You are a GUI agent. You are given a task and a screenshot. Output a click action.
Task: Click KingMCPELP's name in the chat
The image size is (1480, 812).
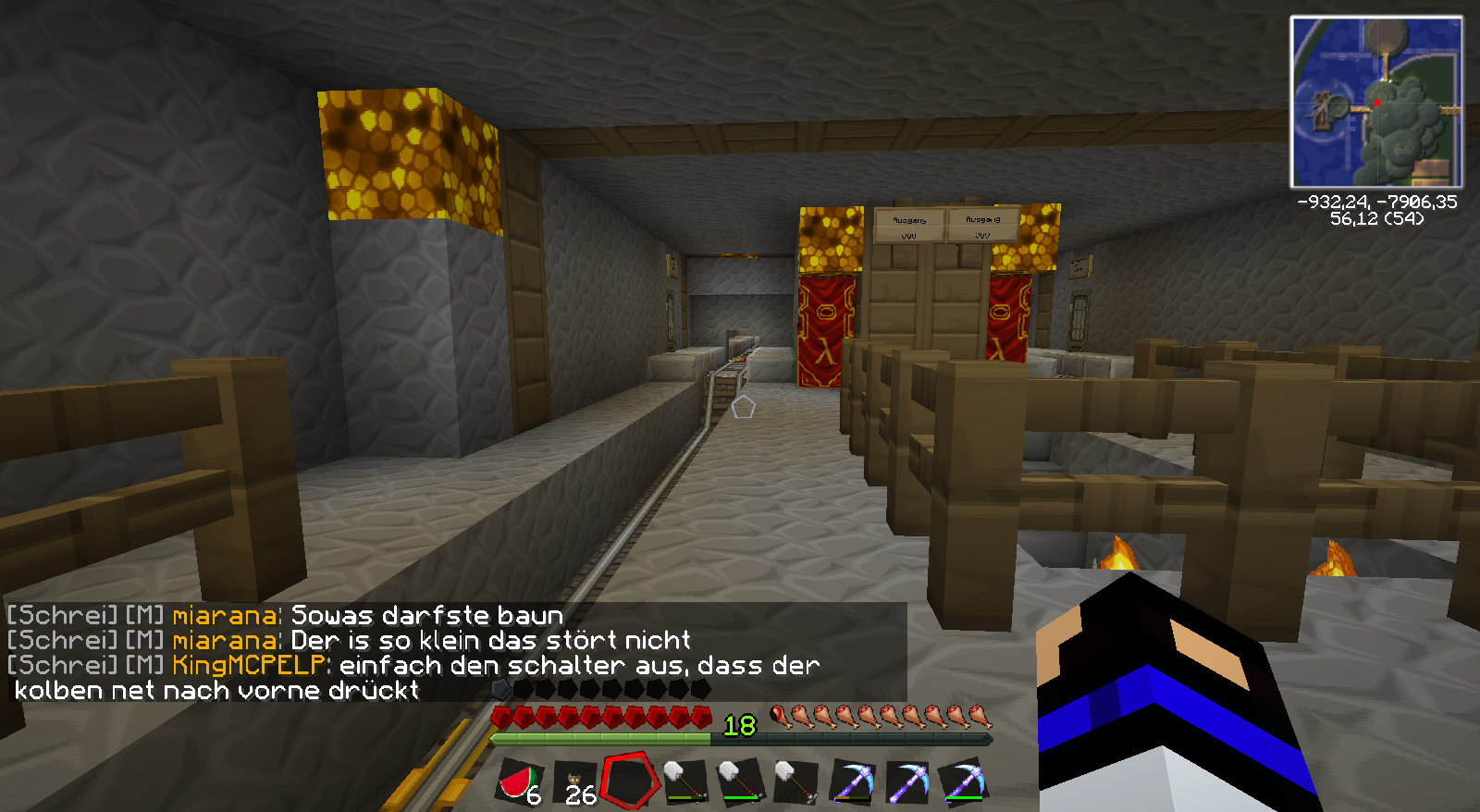click(249, 665)
